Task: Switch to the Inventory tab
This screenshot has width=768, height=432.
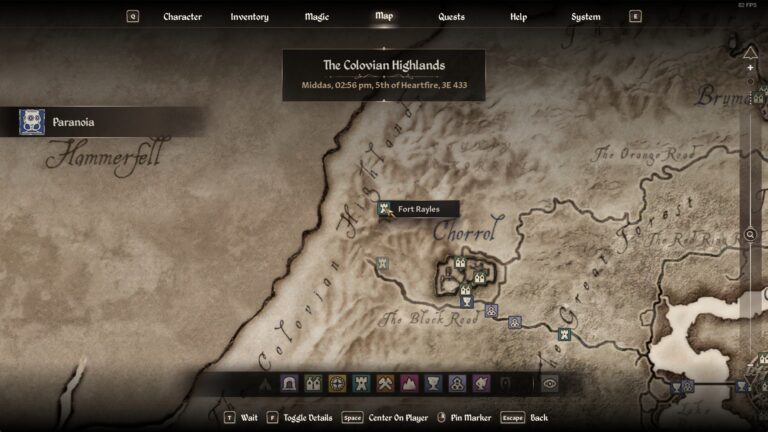Action: pos(249,17)
